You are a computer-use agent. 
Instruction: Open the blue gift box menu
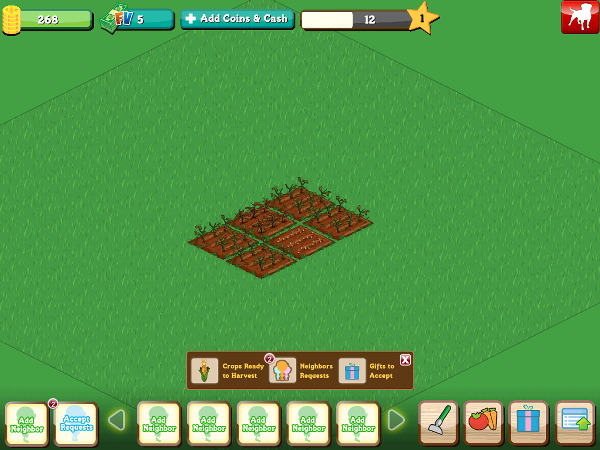(528, 421)
